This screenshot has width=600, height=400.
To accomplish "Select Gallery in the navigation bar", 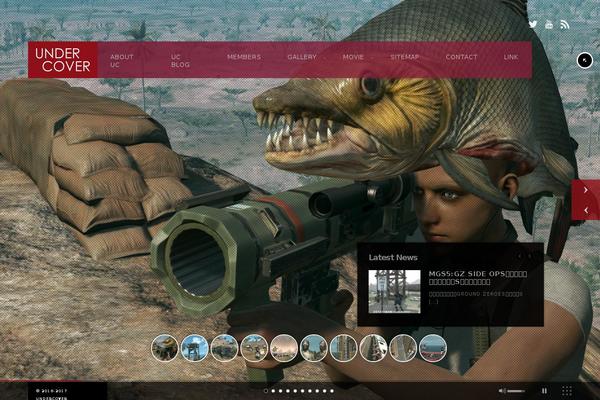I will coord(302,57).
